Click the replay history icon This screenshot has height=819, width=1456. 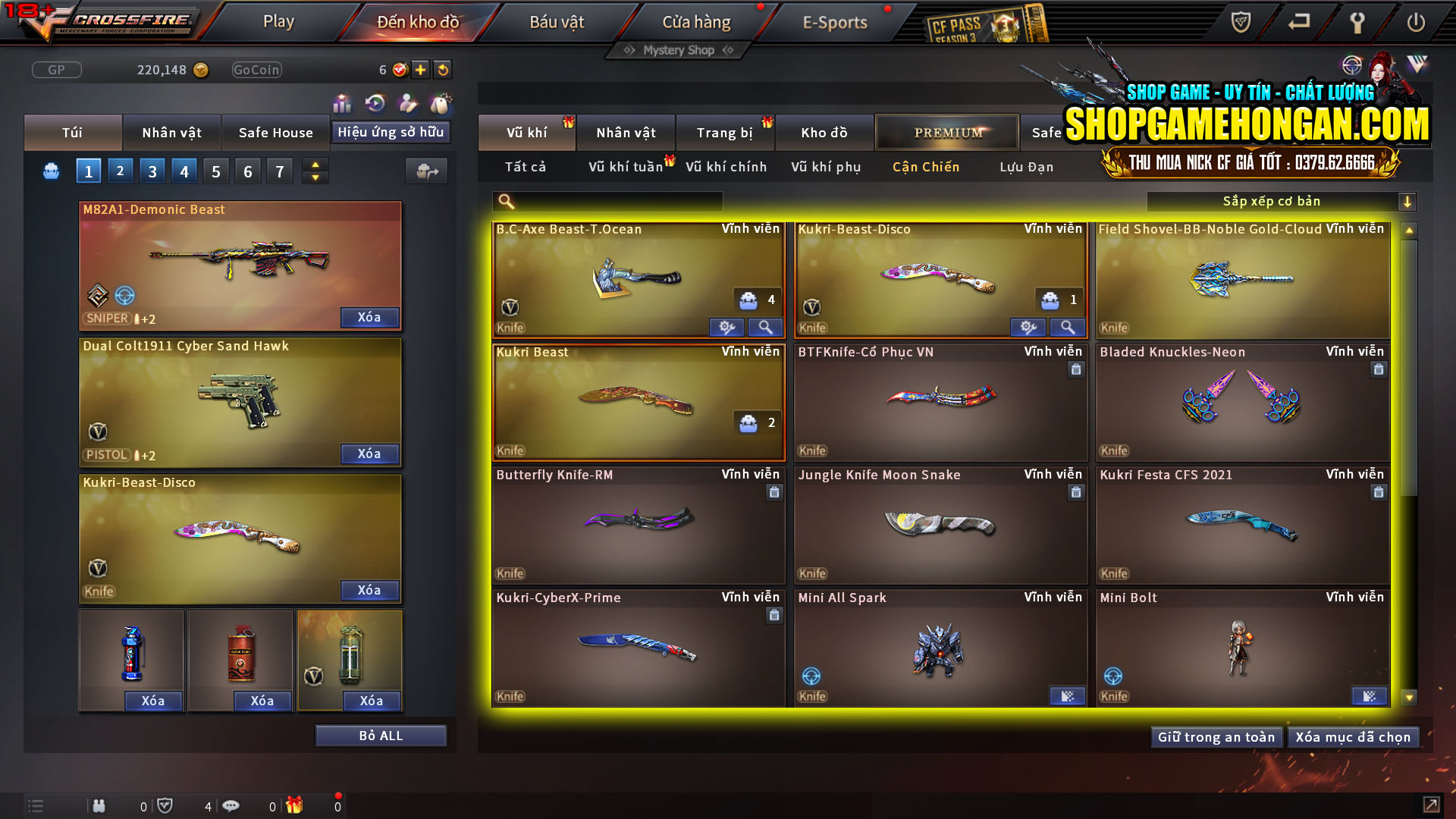coord(375,102)
